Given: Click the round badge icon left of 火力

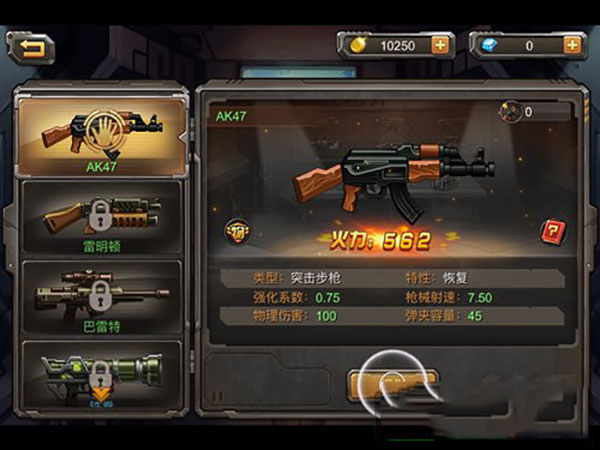Looking at the screenshot, I should click(x=238, y=231).
